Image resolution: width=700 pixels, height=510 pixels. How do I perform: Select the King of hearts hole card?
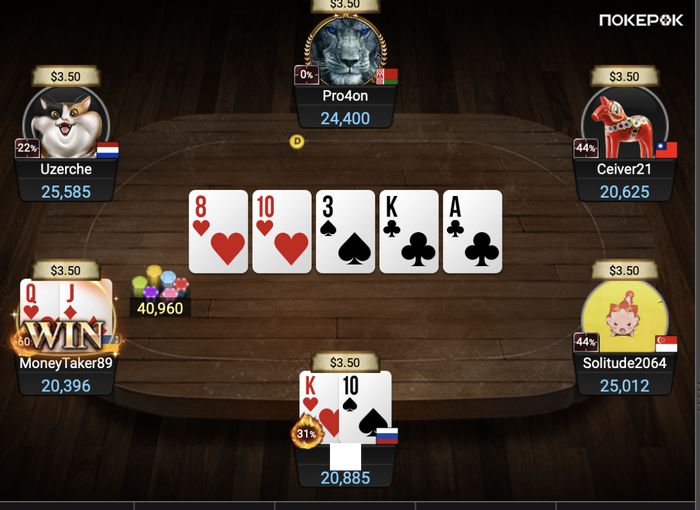(318, 405)
